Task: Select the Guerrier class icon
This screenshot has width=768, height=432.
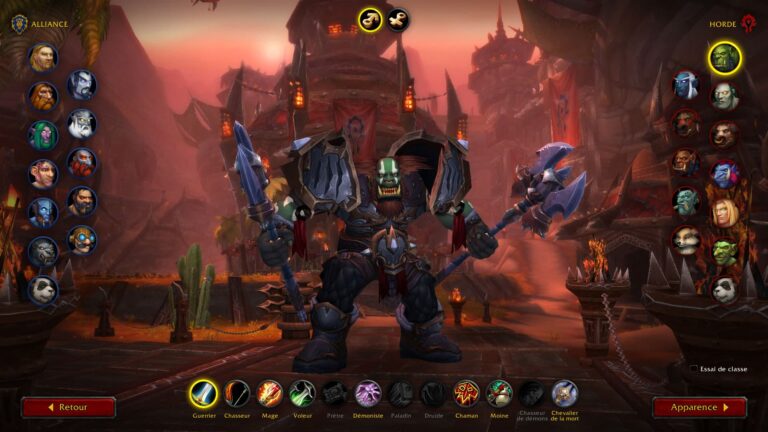Action: tap(203, 393)
